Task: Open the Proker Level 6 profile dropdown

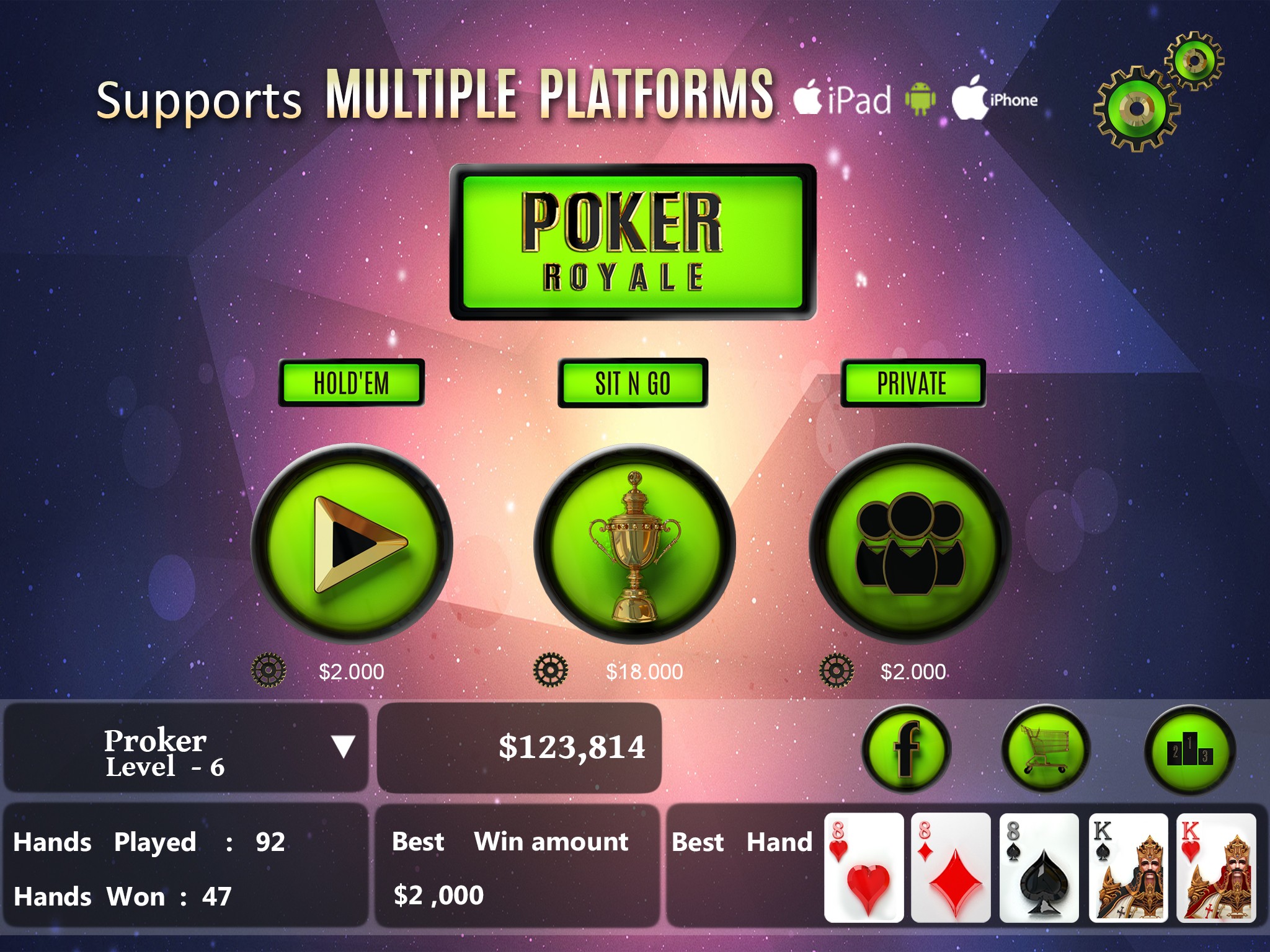Action: pos(343,746)
